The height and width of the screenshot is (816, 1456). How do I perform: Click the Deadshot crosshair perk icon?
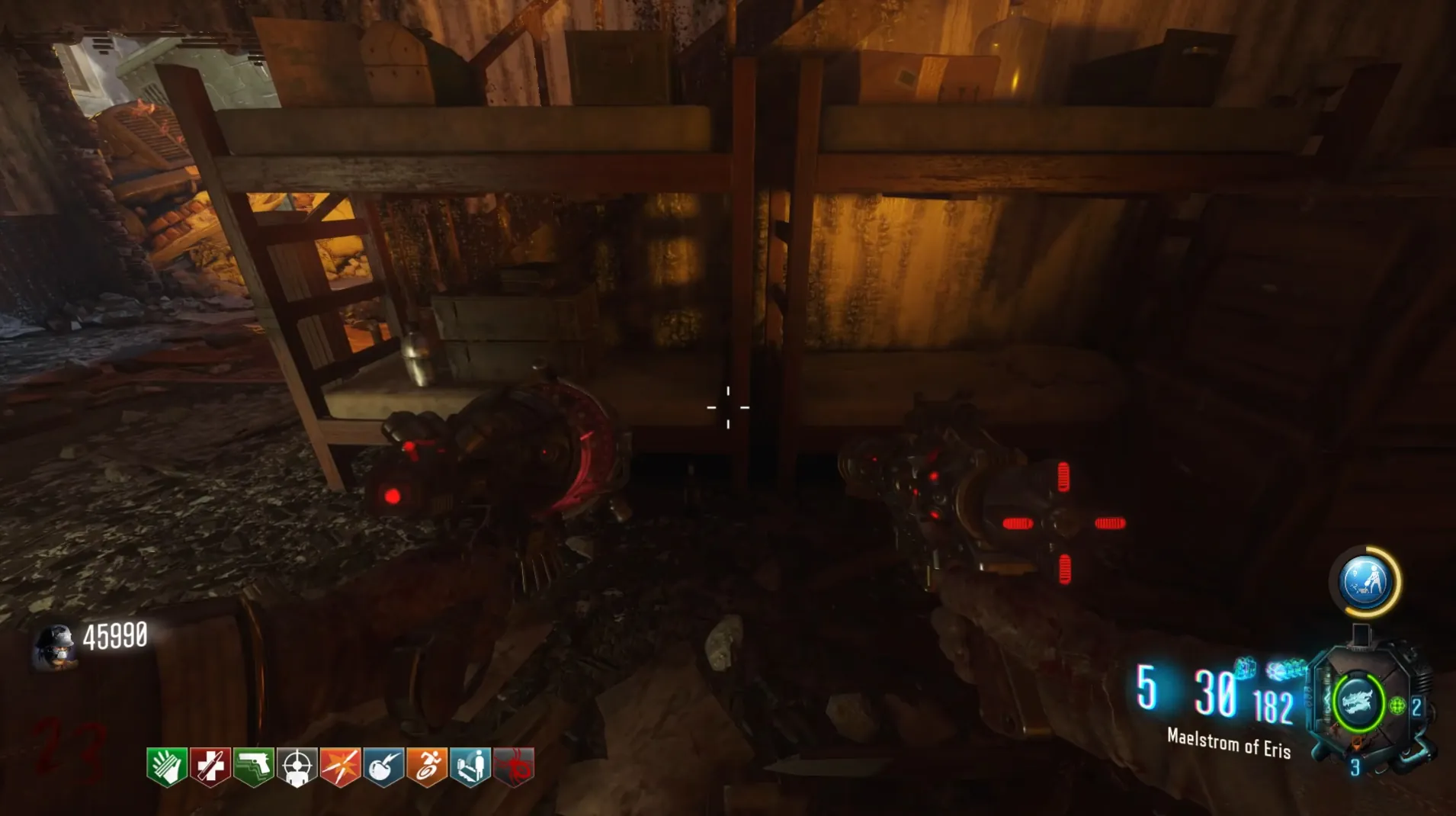(297, 766)
